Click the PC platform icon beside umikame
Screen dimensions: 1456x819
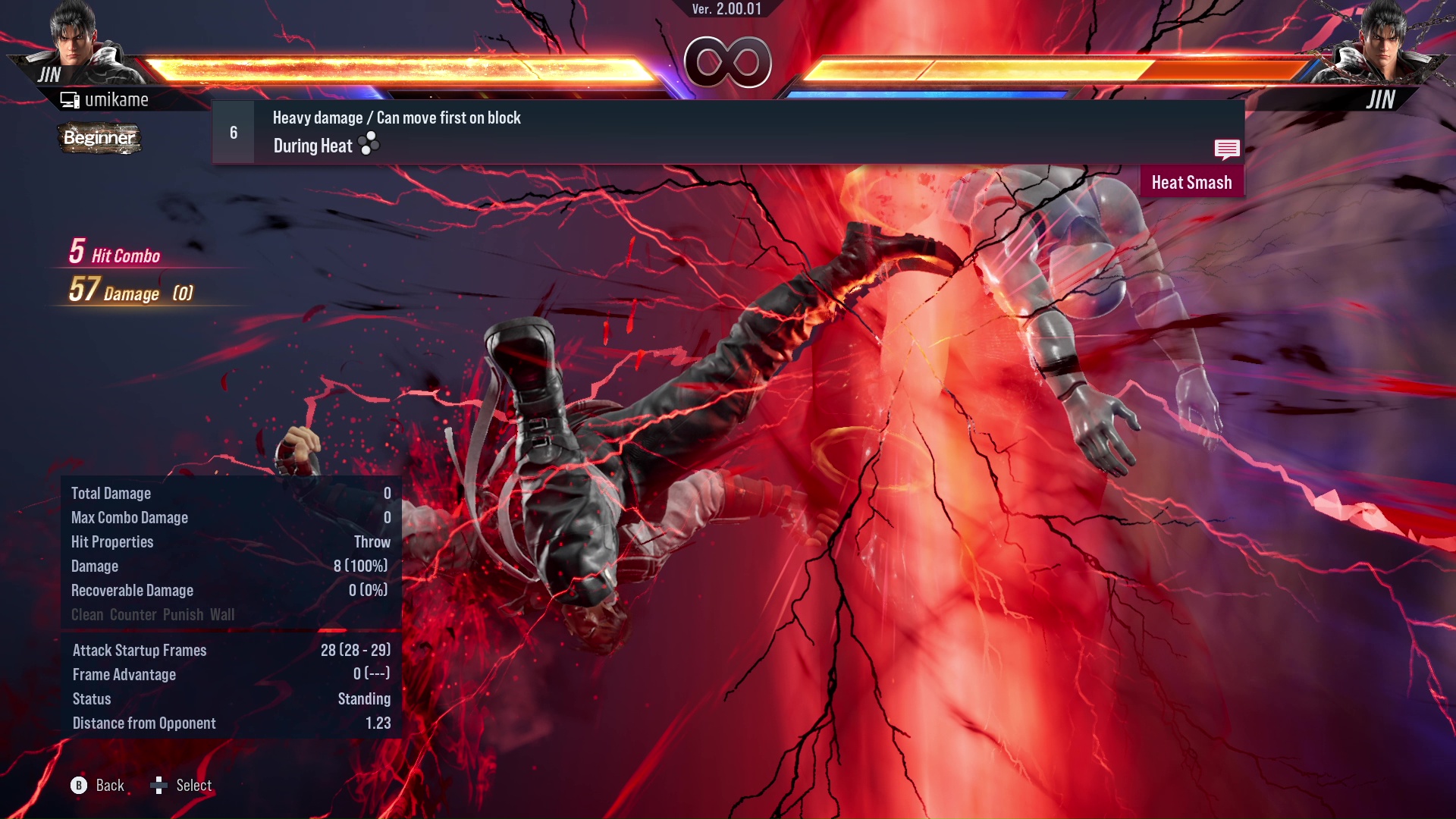[x=71, y=99]
